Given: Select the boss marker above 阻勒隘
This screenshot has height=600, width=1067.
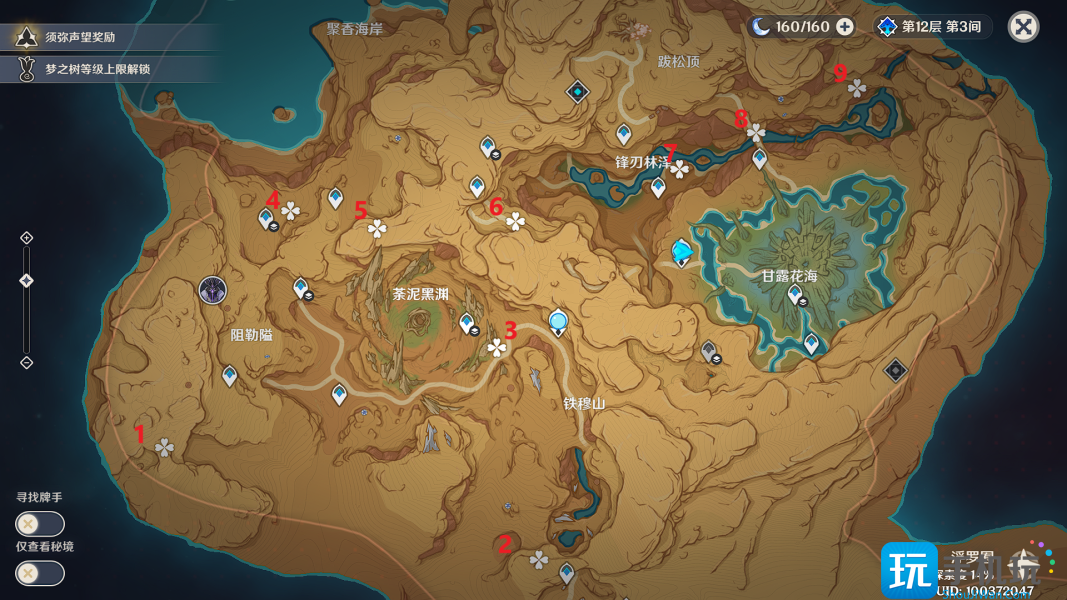Looking at the screenshot, I should [x=213, y=291].
